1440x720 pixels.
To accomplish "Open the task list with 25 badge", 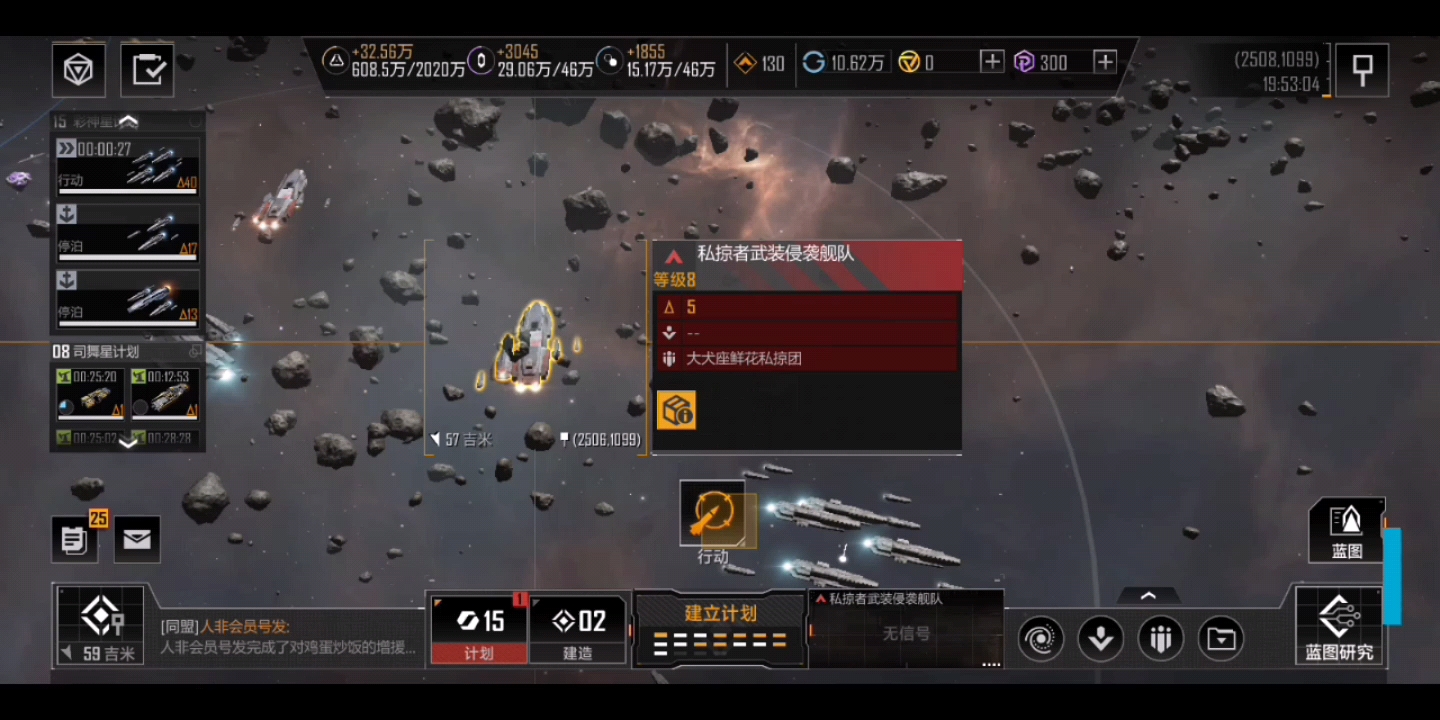I will tap(74, 539).
